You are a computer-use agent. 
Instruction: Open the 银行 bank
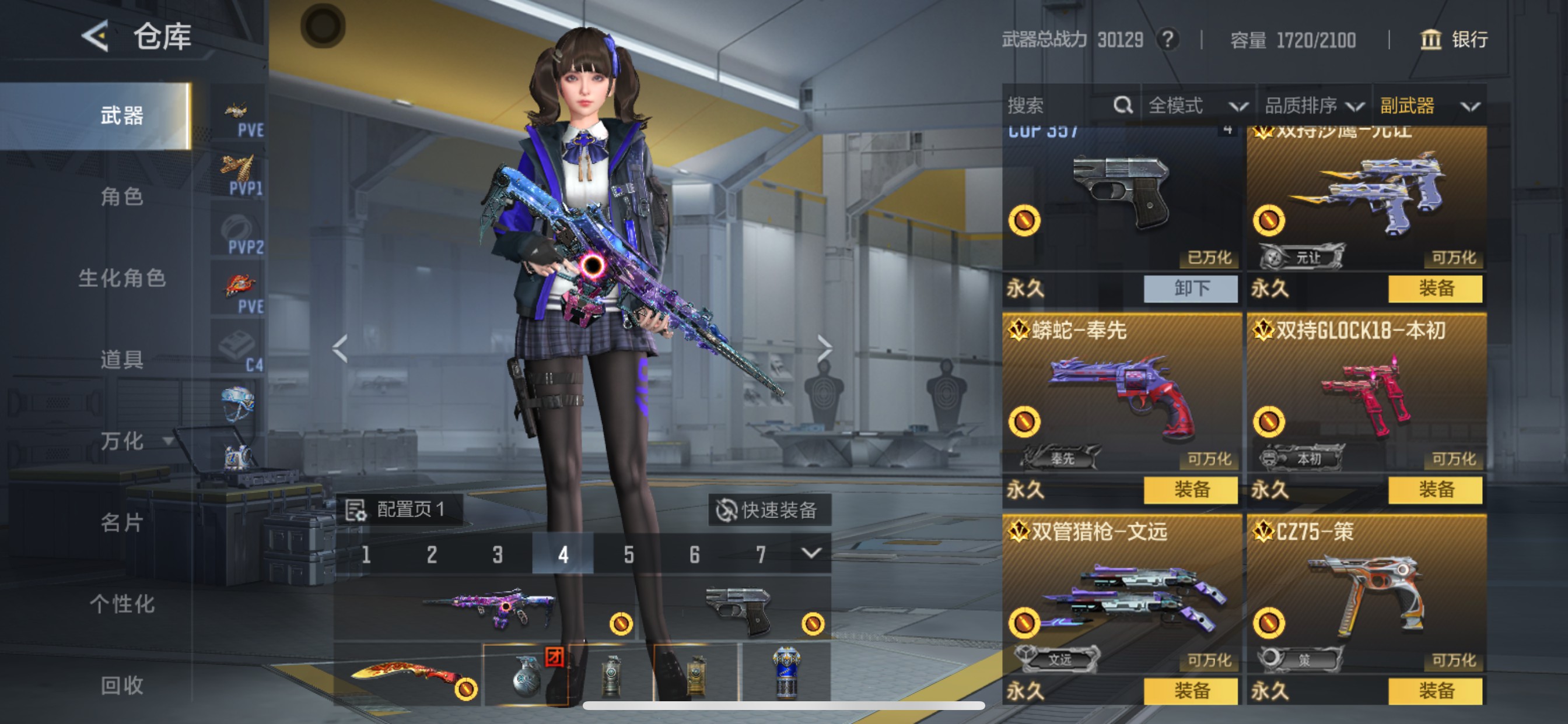(x=1454, y=40)
